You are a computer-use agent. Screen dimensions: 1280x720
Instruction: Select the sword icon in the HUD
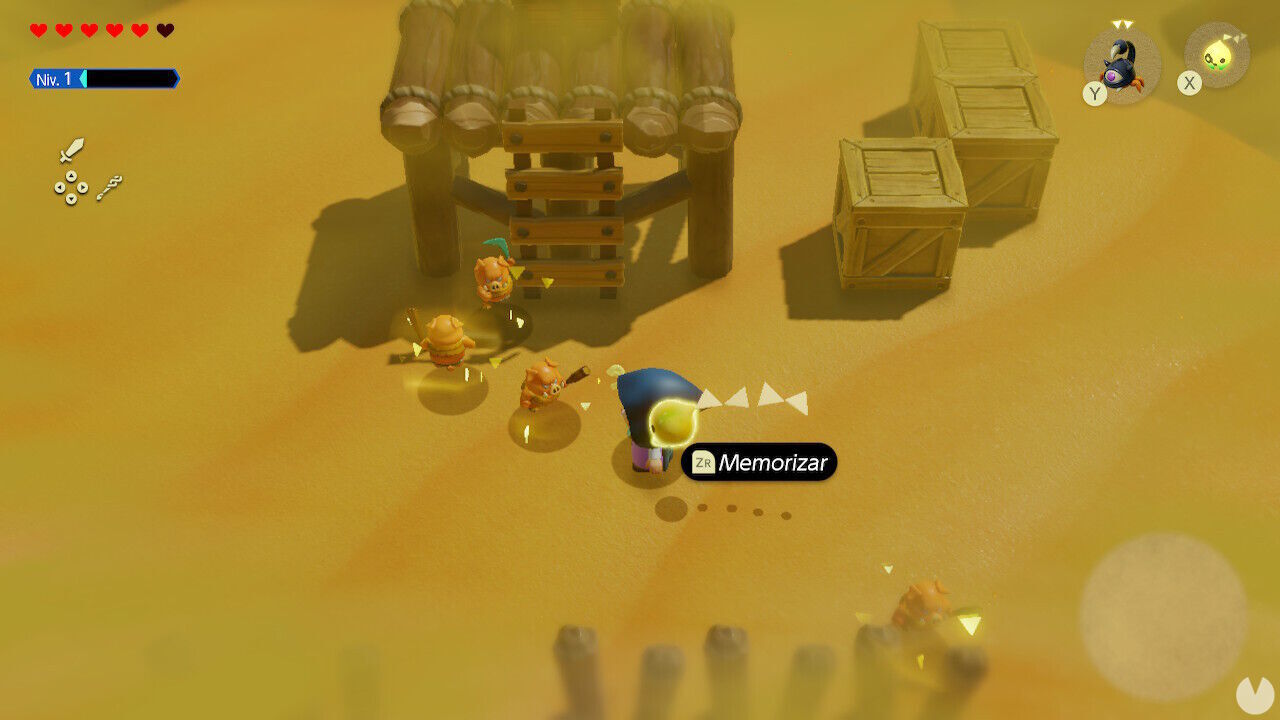point(72,149)
